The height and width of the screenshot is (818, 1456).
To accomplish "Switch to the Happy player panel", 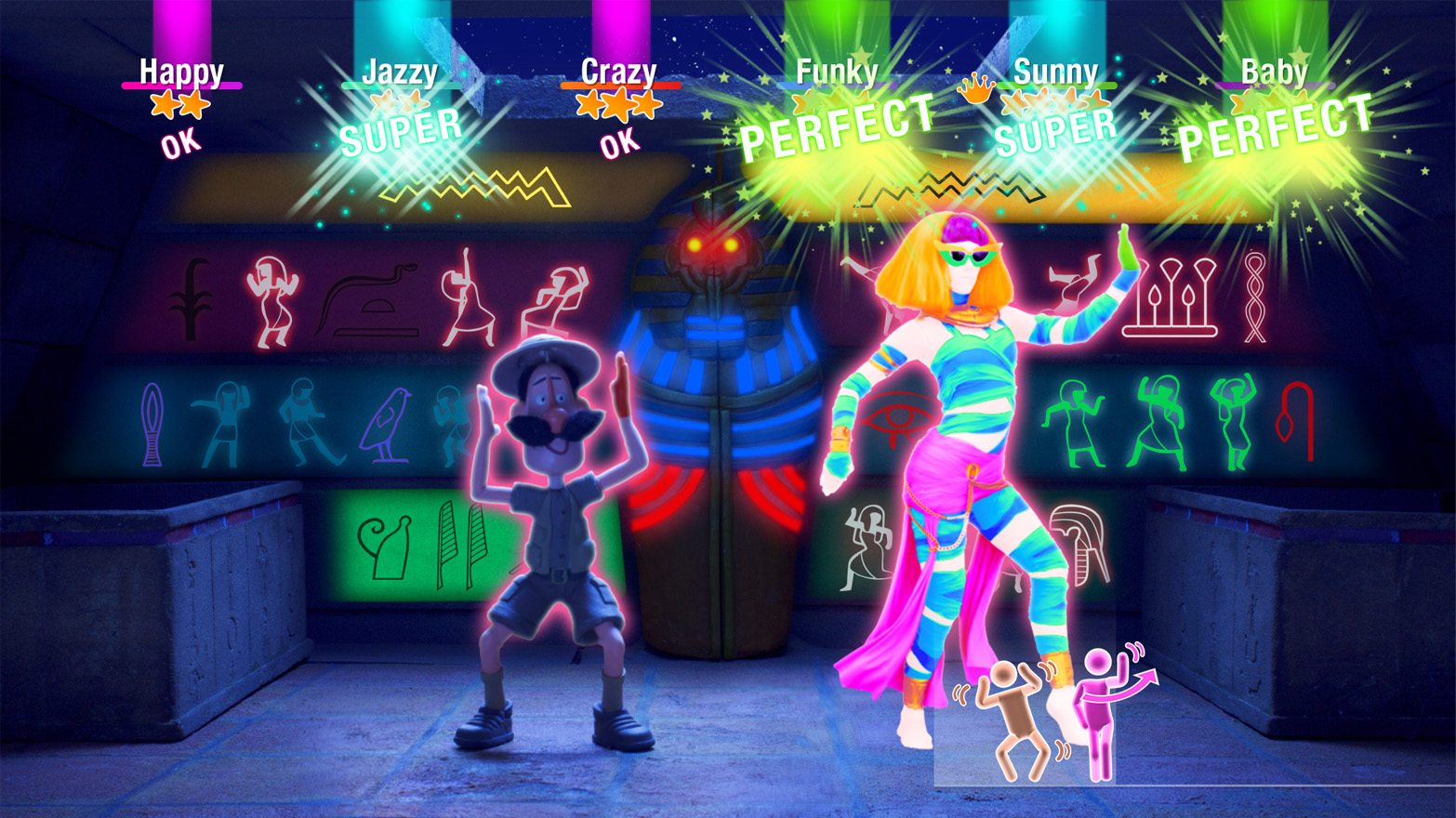I will (181, 70).
